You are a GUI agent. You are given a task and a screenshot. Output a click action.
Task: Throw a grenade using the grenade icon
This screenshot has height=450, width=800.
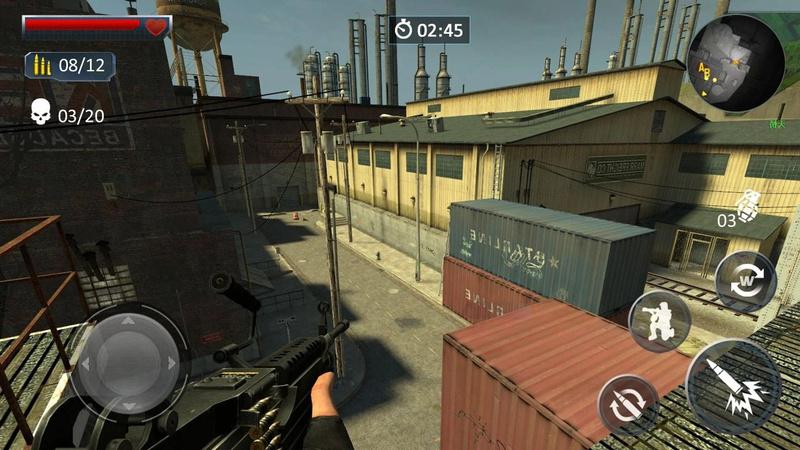[746, 204]
